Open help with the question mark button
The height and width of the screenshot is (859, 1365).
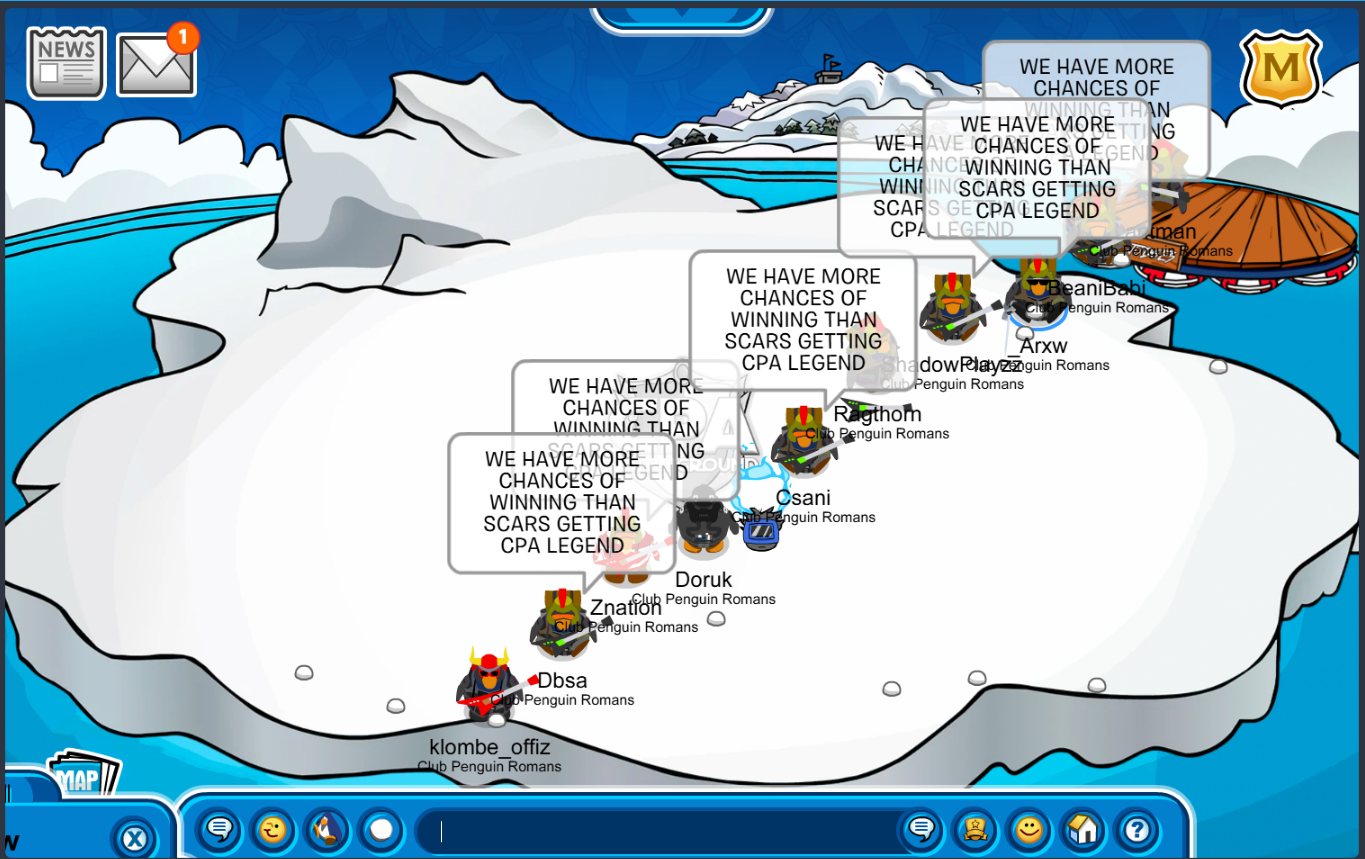1136,829
